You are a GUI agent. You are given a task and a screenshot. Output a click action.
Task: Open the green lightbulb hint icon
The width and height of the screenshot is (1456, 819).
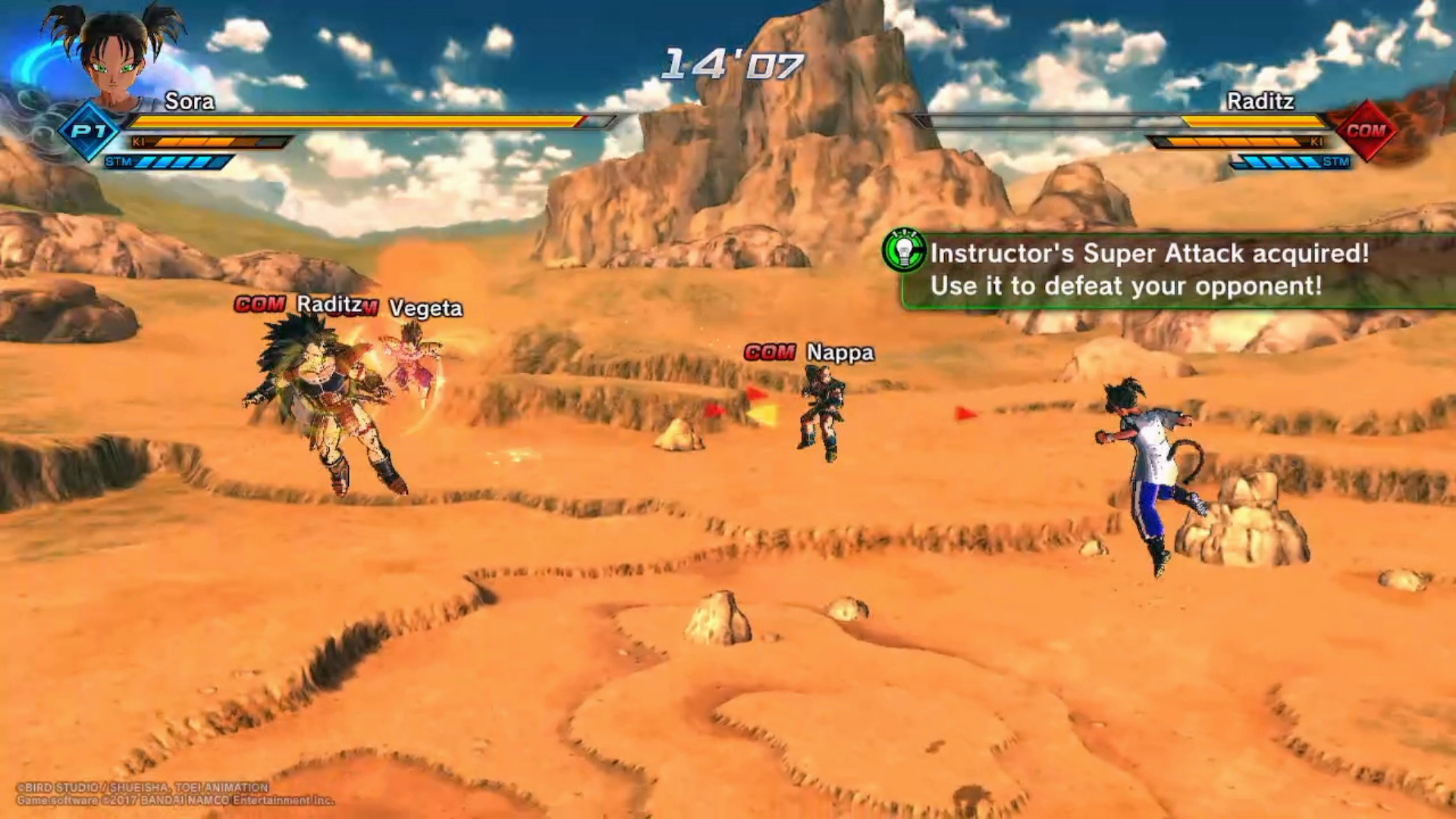point(904,251)
